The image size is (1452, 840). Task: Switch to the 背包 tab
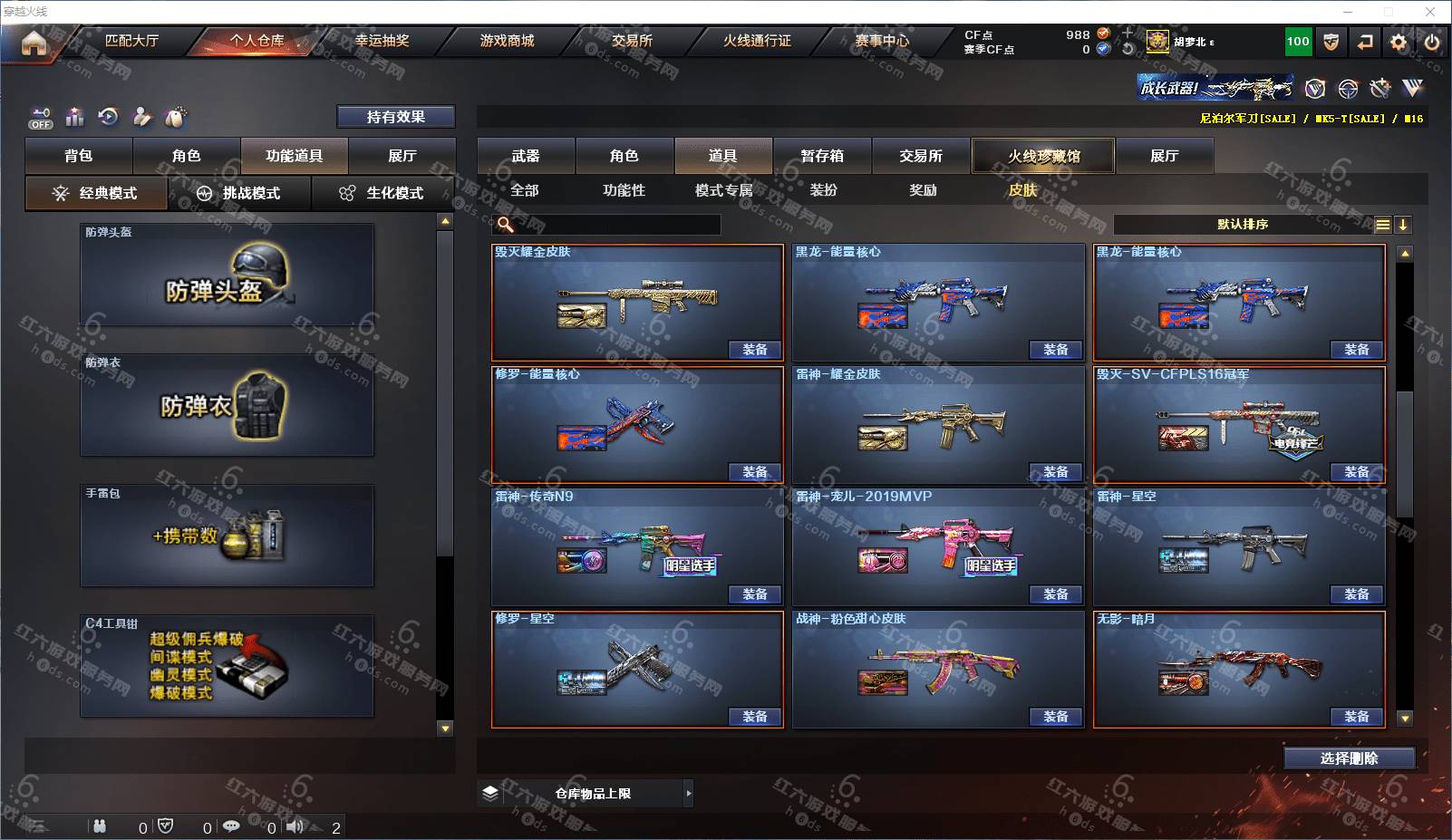coord(79,156)
